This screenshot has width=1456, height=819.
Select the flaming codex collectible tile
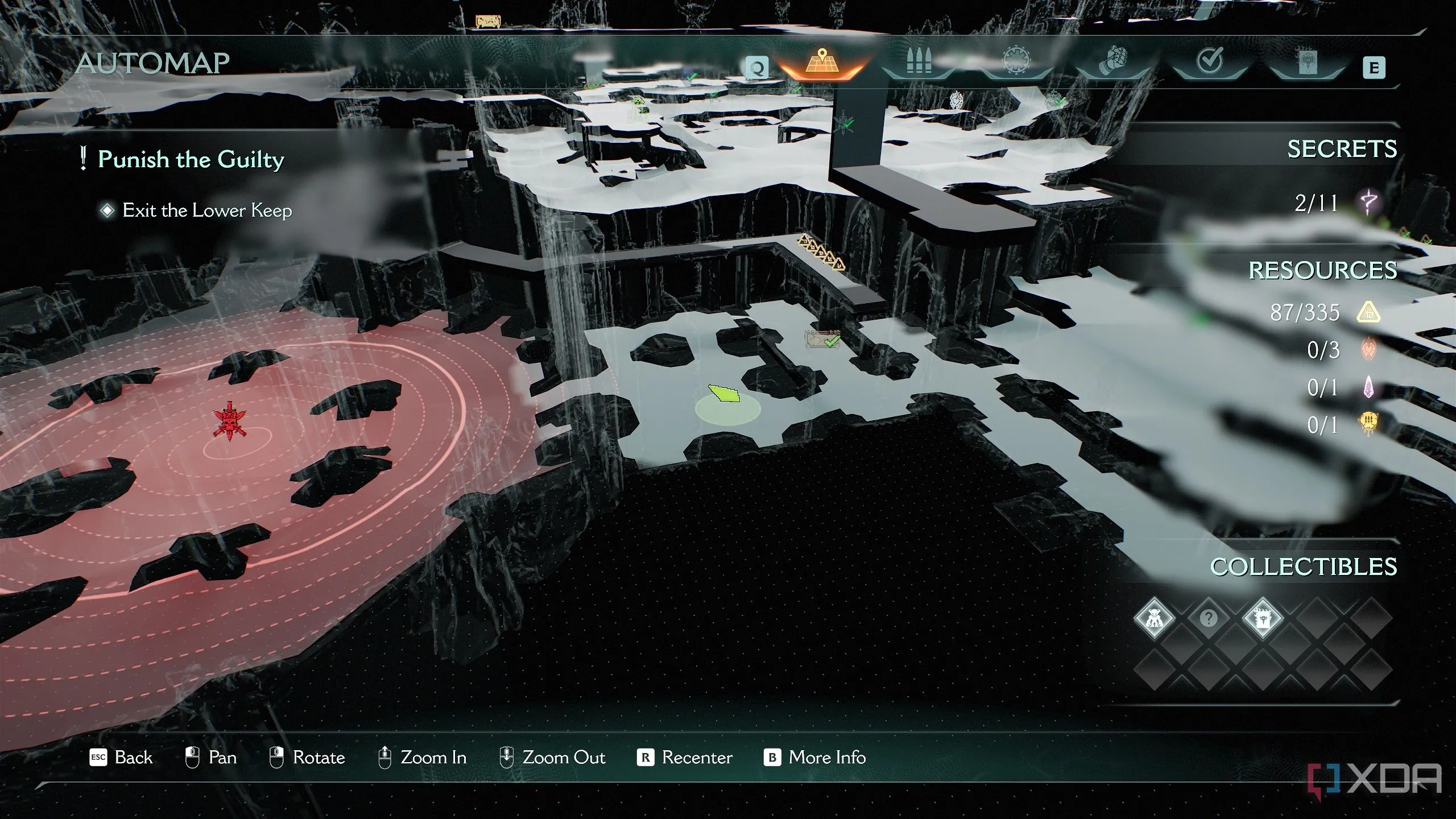1263,618
